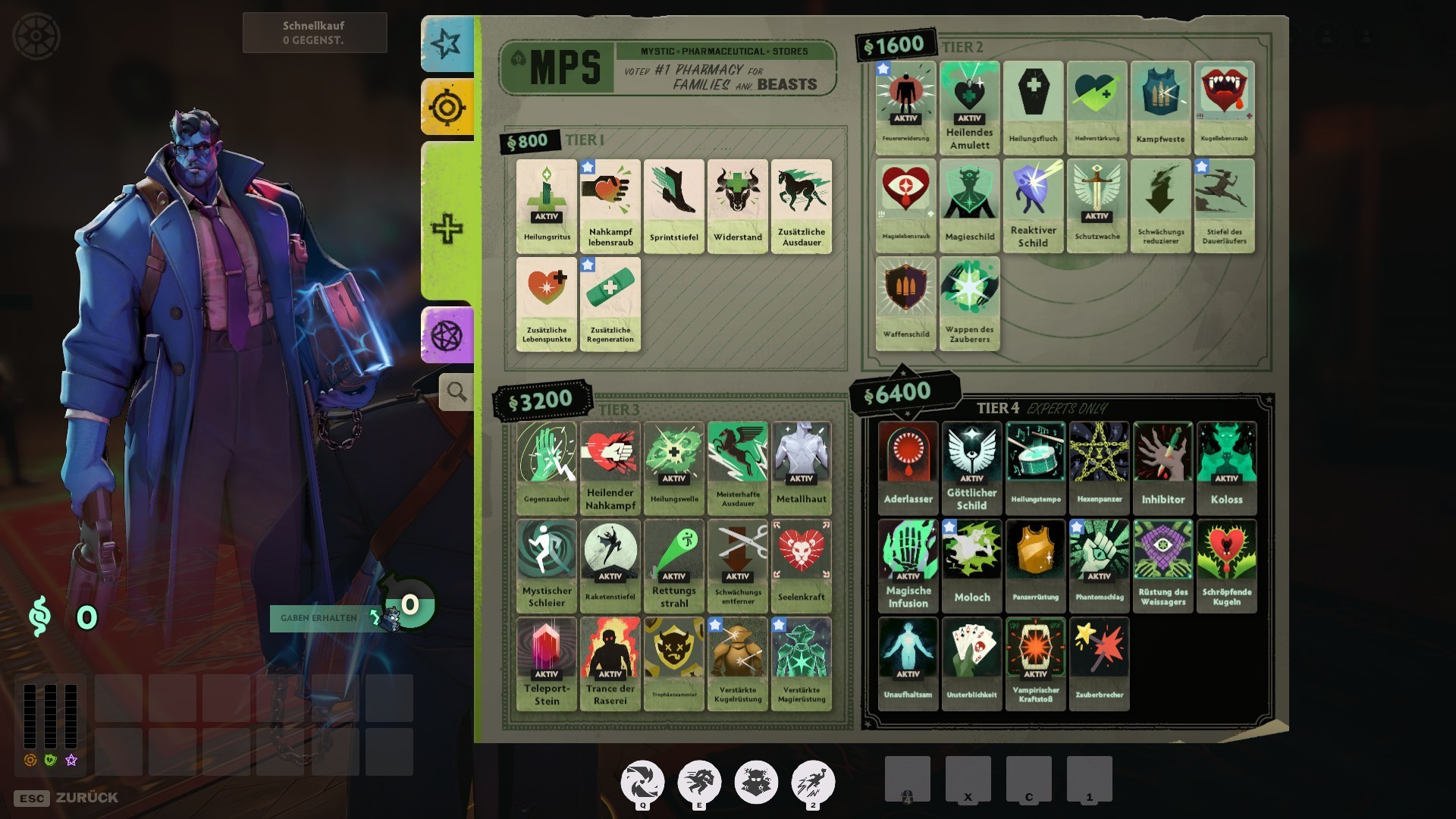This screenshot has width=1456, height=819.
Task: Buy the Sprintstiefel item
Action: 674,206
